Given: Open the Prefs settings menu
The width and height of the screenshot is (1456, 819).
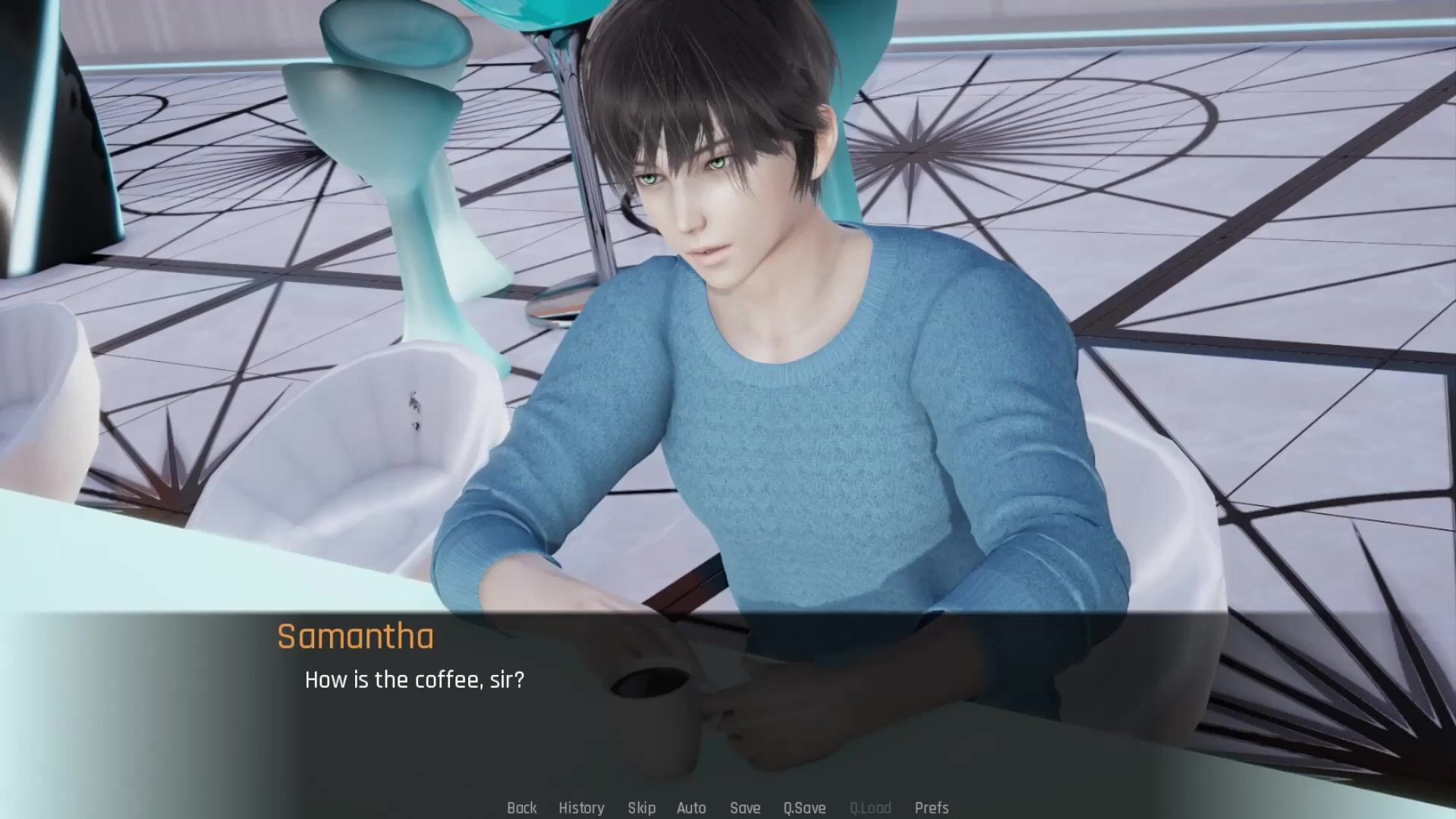Looking at the screenshot, I should tap(932, 808).
